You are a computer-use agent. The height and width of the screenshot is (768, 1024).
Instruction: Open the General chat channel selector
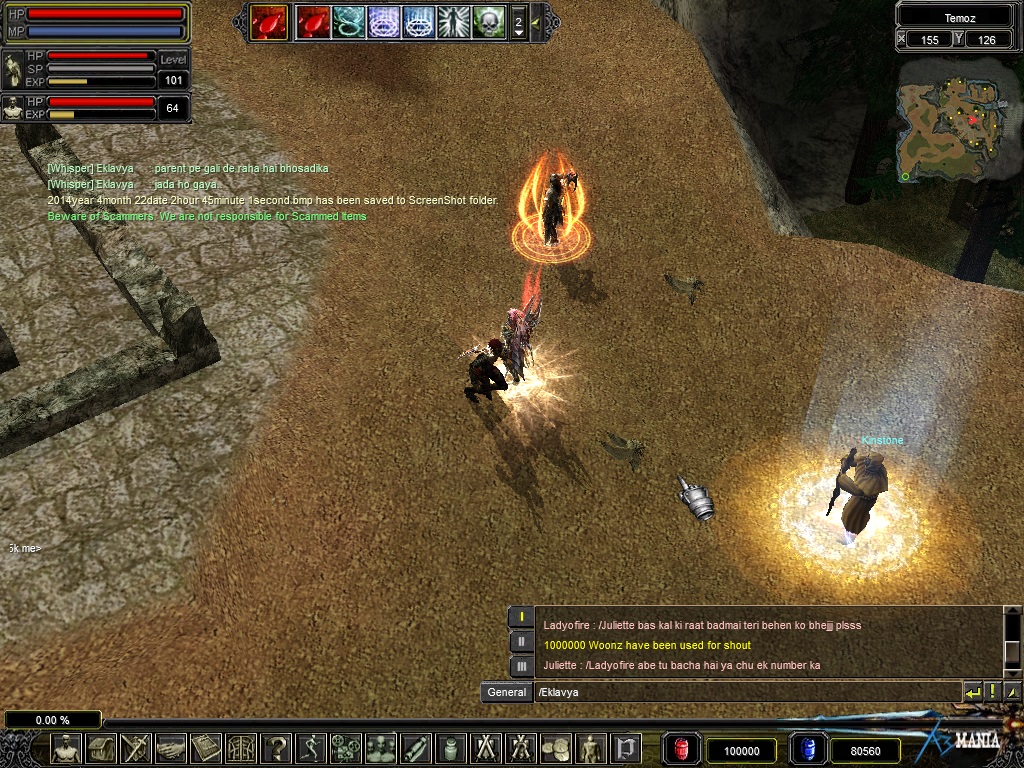506,692
